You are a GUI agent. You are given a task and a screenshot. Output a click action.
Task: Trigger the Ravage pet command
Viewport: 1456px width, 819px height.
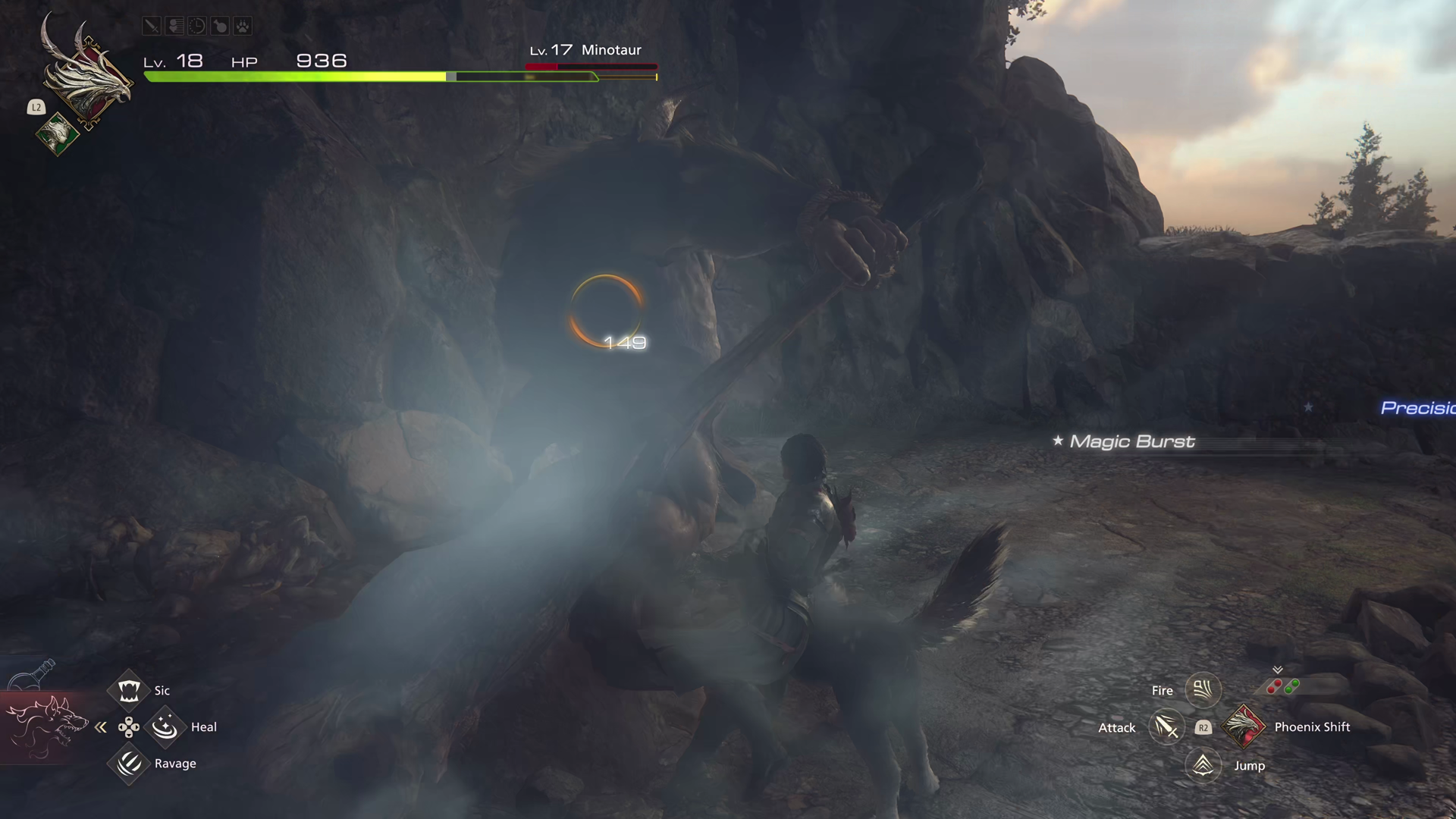(x=129, y=763)
